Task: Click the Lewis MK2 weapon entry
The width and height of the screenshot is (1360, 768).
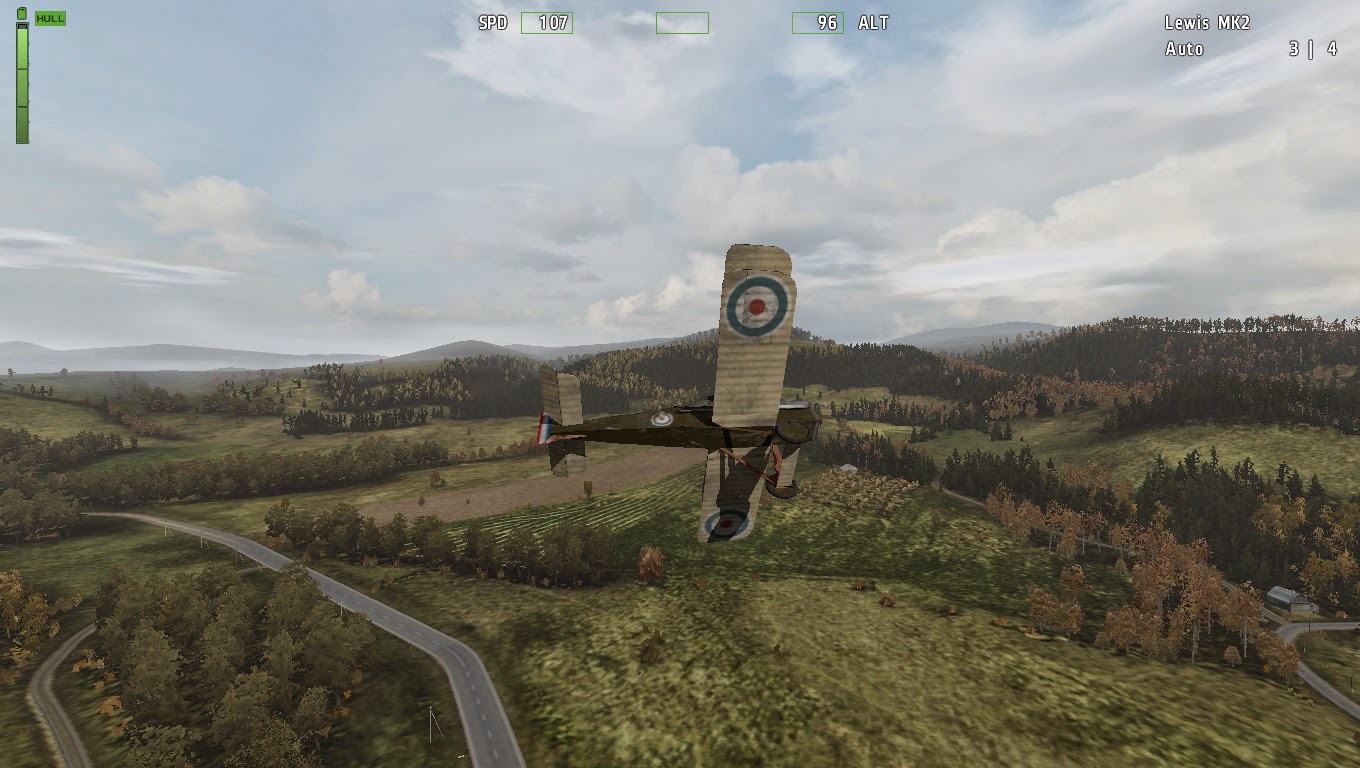Action: [x=1207, y=21]
